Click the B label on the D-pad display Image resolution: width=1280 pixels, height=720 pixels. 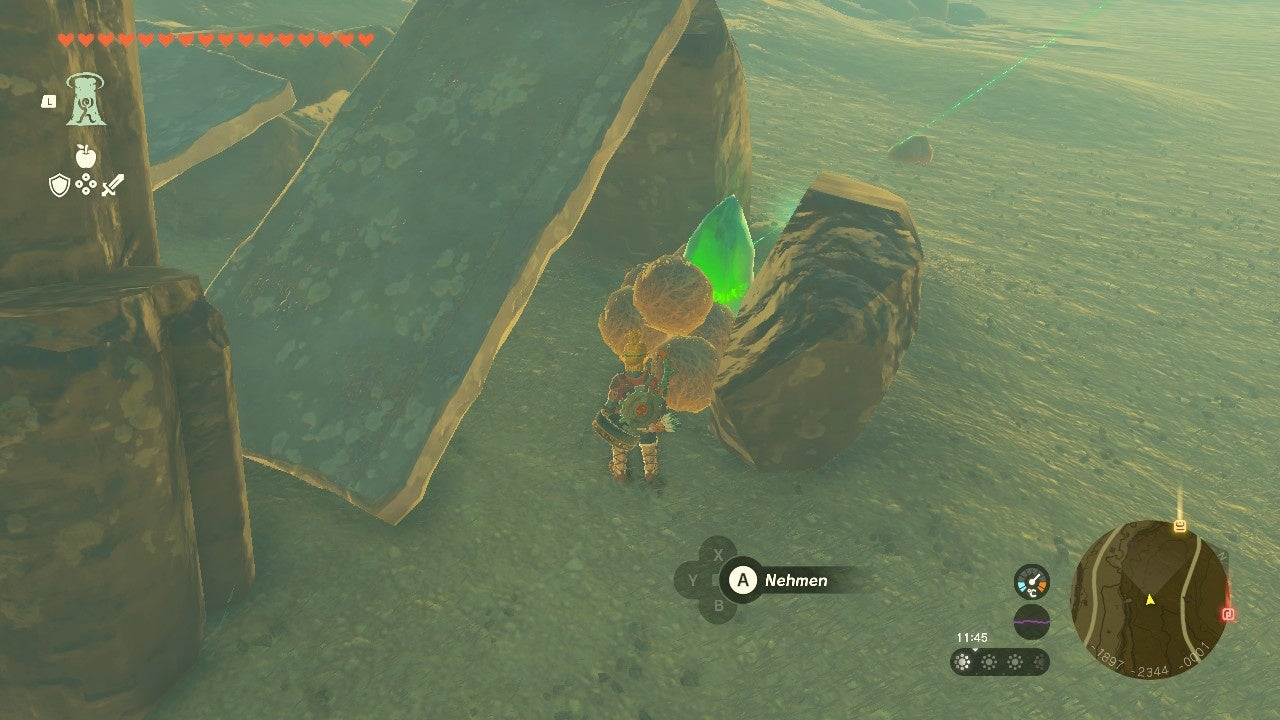(x=718, y=605)
